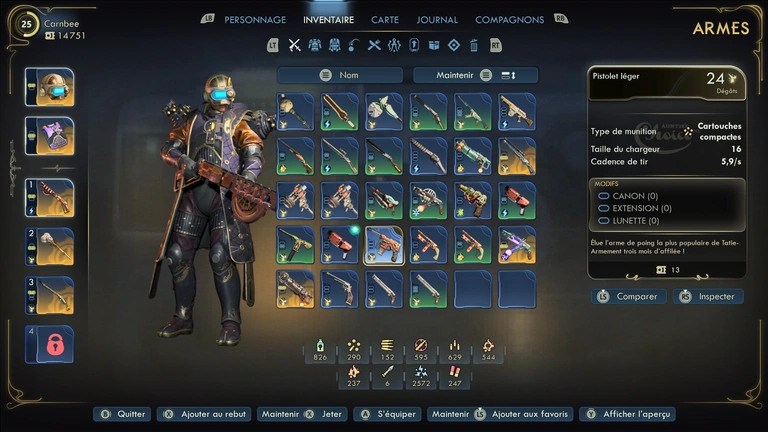Select the crossed swords weapons category
This screenshot has width=768, height=432.
pyautogui.click(x=294, y=45)
